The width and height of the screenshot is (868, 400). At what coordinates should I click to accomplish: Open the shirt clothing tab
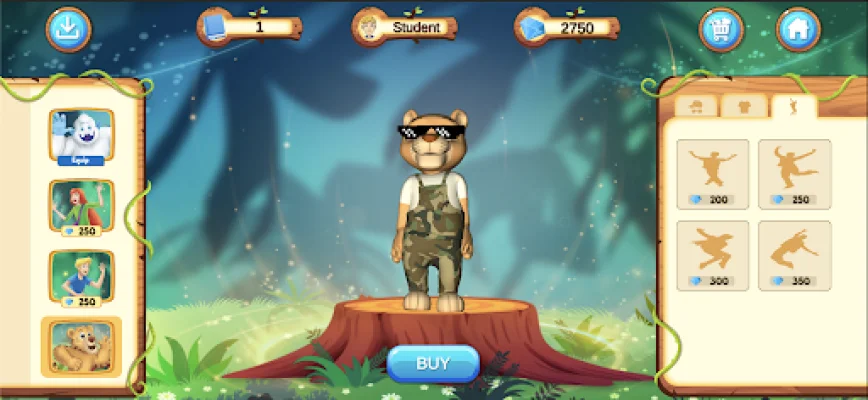(x=744, y=106)
